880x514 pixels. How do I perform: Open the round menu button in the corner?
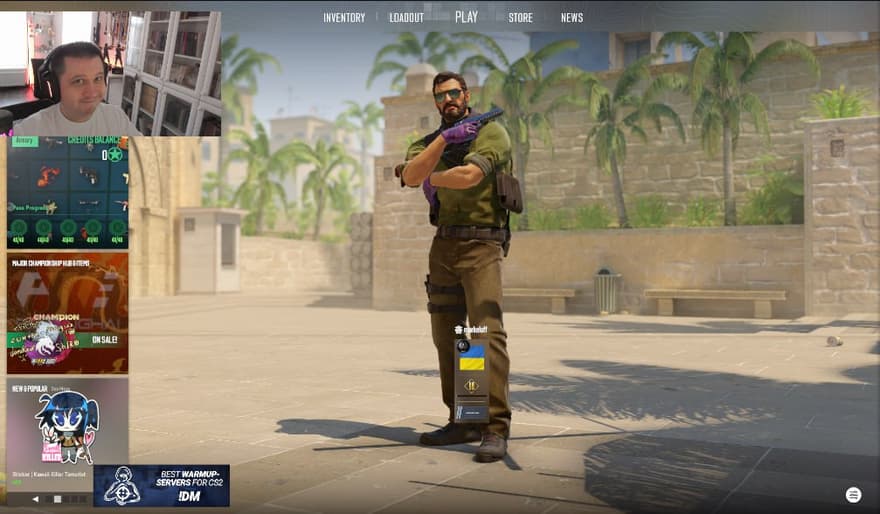(x=853, y=495)
